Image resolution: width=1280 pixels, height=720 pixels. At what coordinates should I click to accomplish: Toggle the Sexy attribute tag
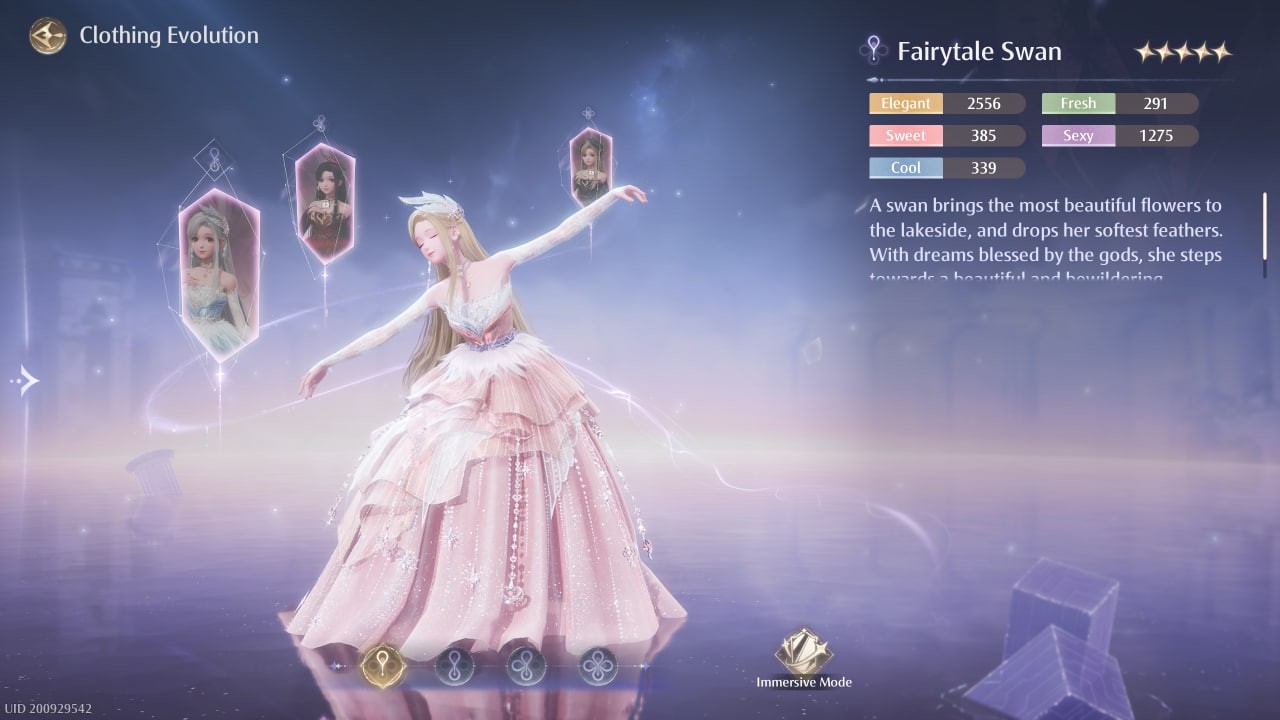coord(1077,135)
